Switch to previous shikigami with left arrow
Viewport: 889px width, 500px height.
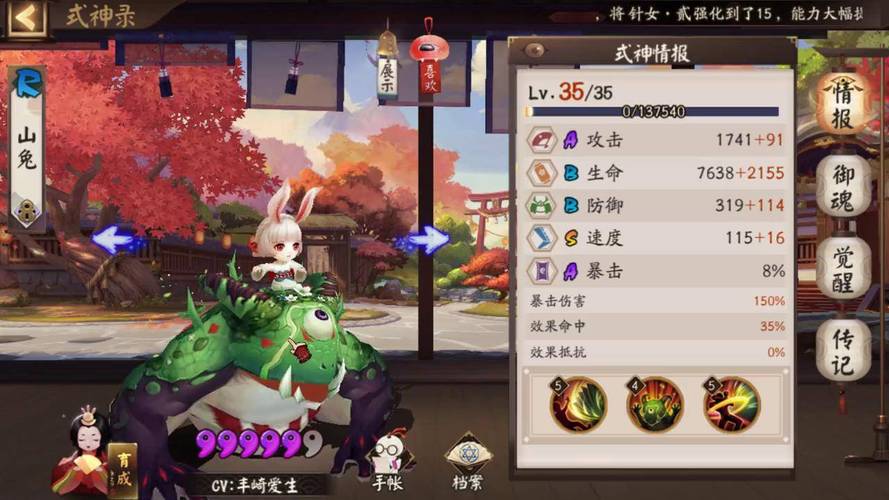point(119,239)
